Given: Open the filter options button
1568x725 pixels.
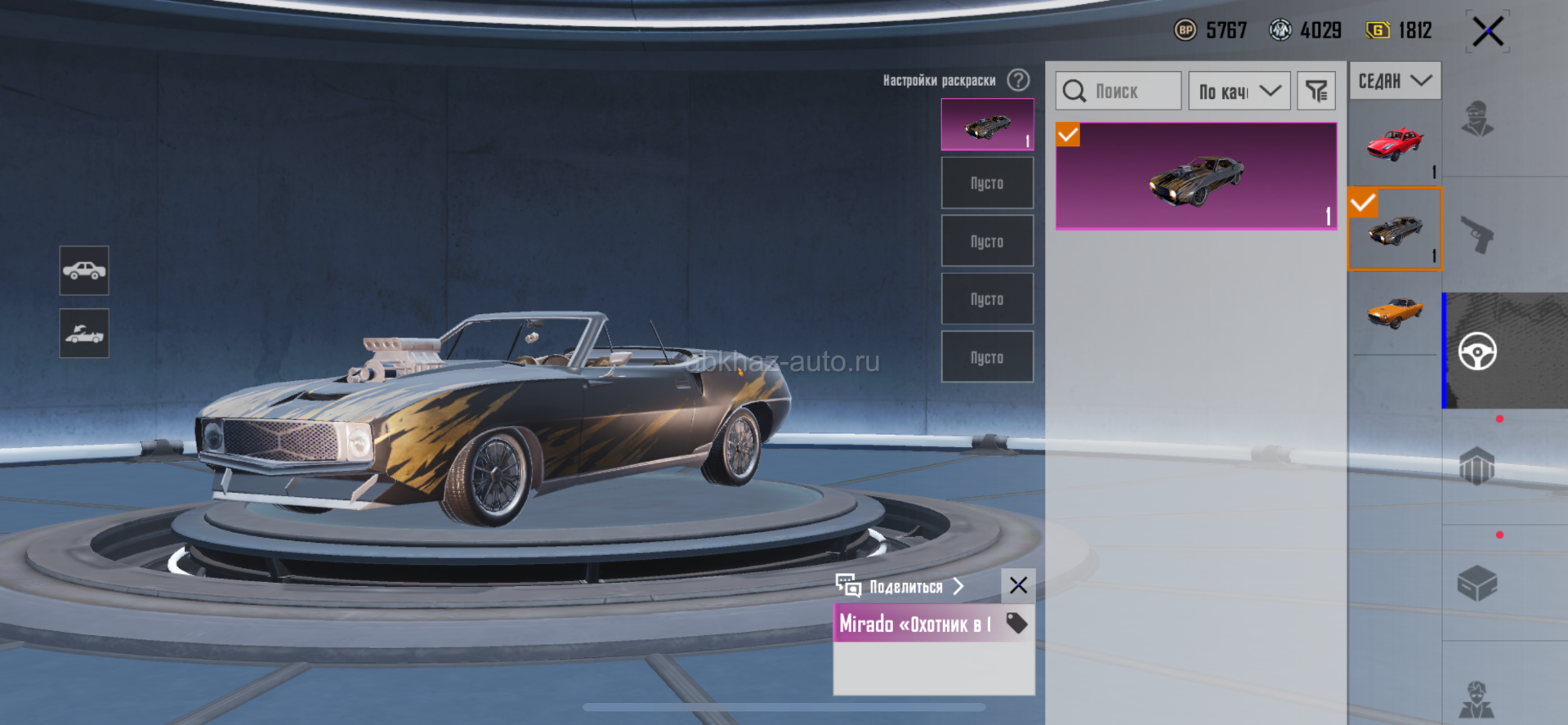Looking at the screenshot, I should point(1316,91).
